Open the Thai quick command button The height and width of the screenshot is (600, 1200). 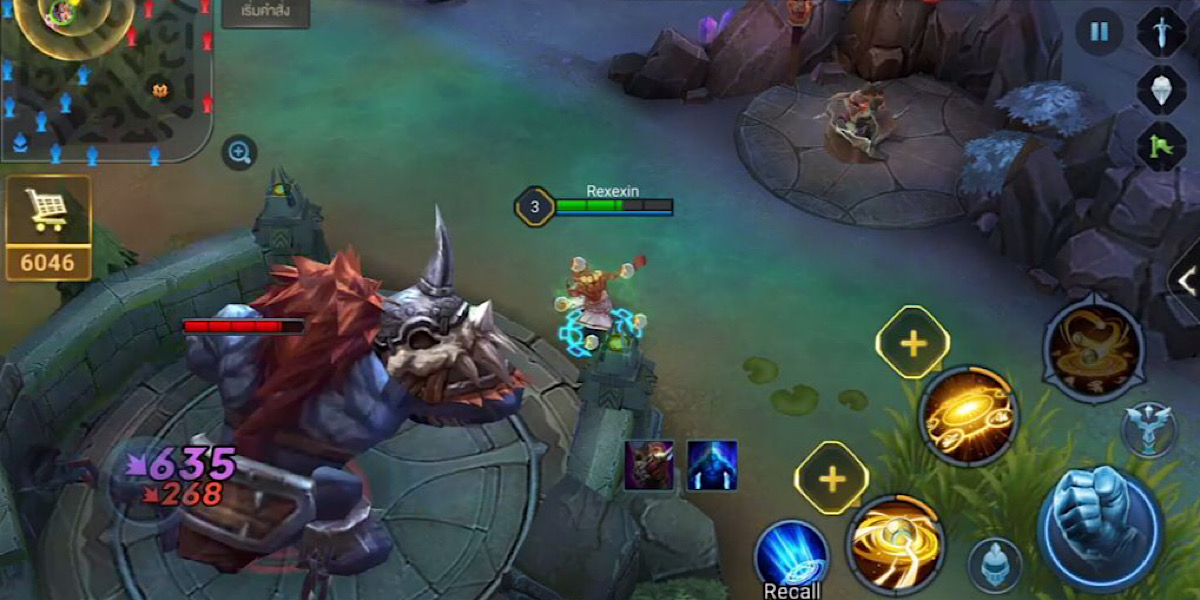(x=265, y=14)
